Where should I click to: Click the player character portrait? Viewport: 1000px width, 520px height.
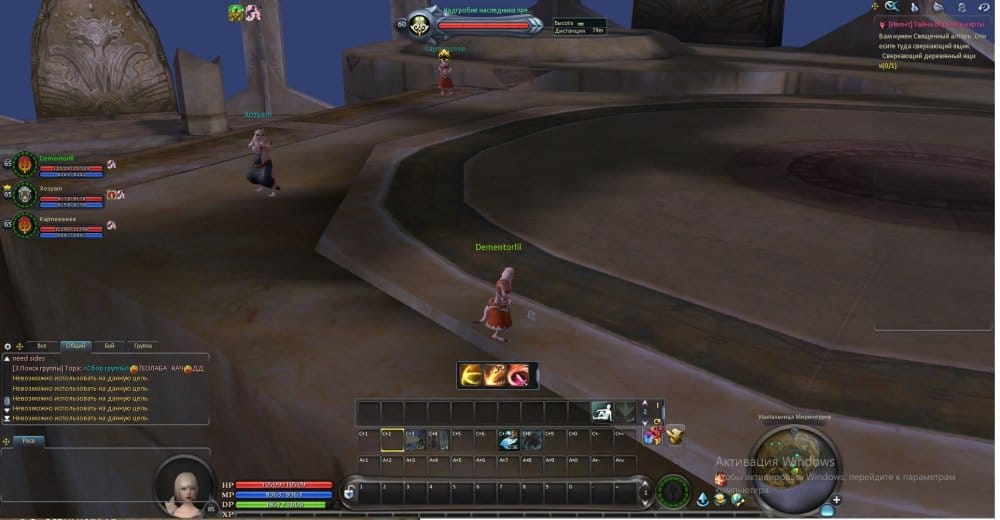point(185,485)
